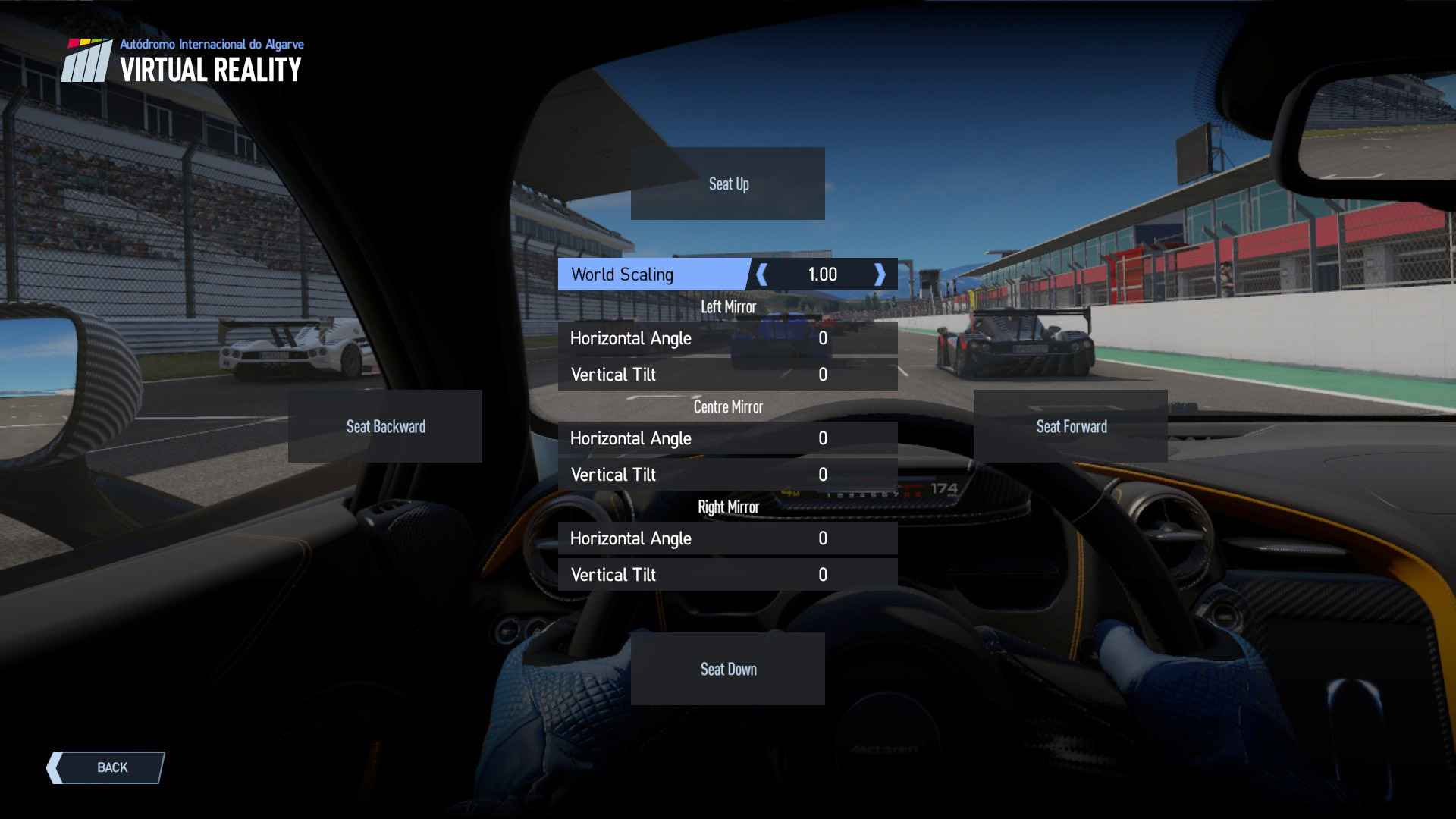The height and width of the screenshot is (819, 1456).
Task: Decrease World Scaling with left arrow
Action: (762, 275)
